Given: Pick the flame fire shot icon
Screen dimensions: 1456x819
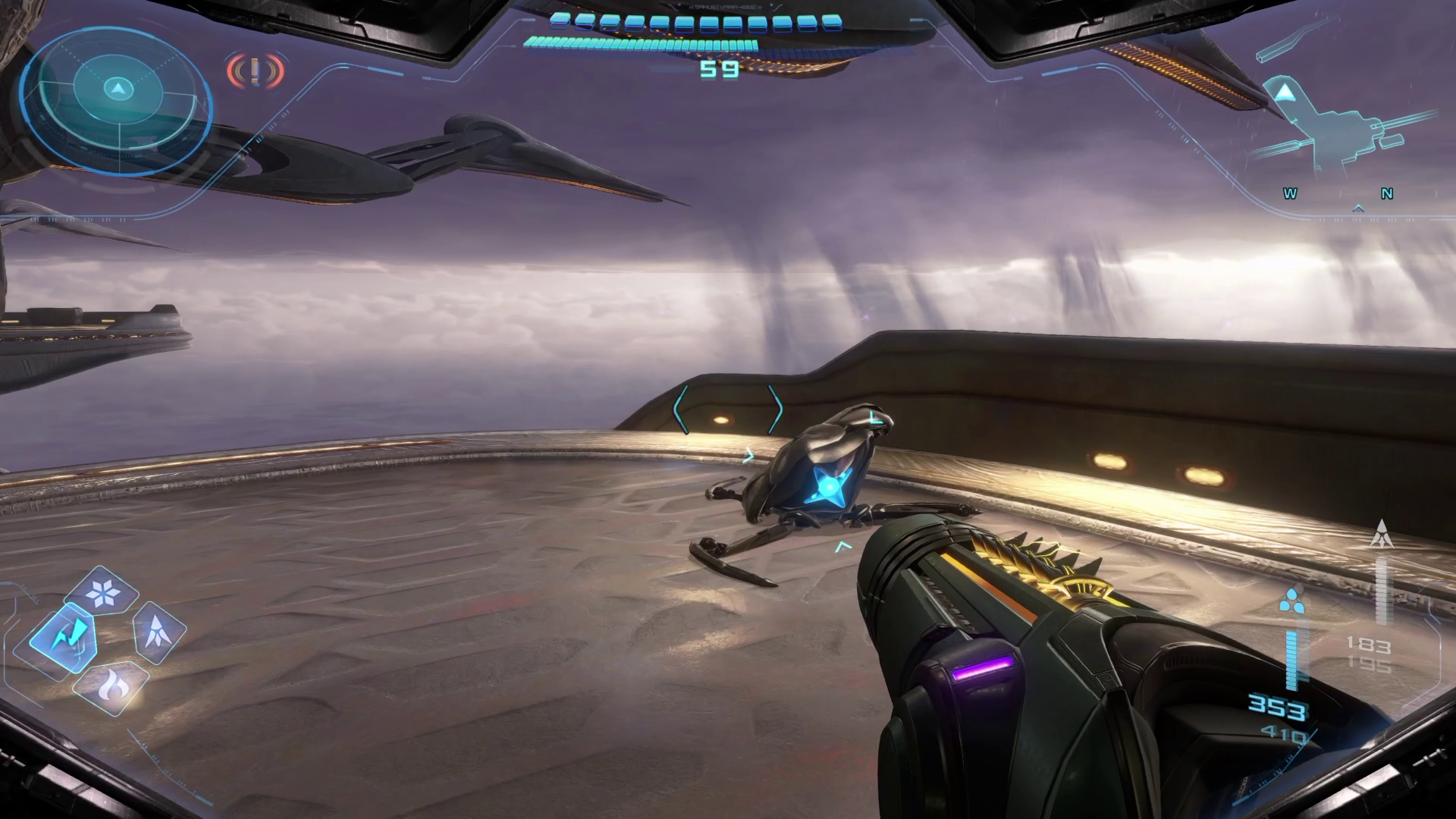Looking at the screenshot, I should [x=112, y=687].
